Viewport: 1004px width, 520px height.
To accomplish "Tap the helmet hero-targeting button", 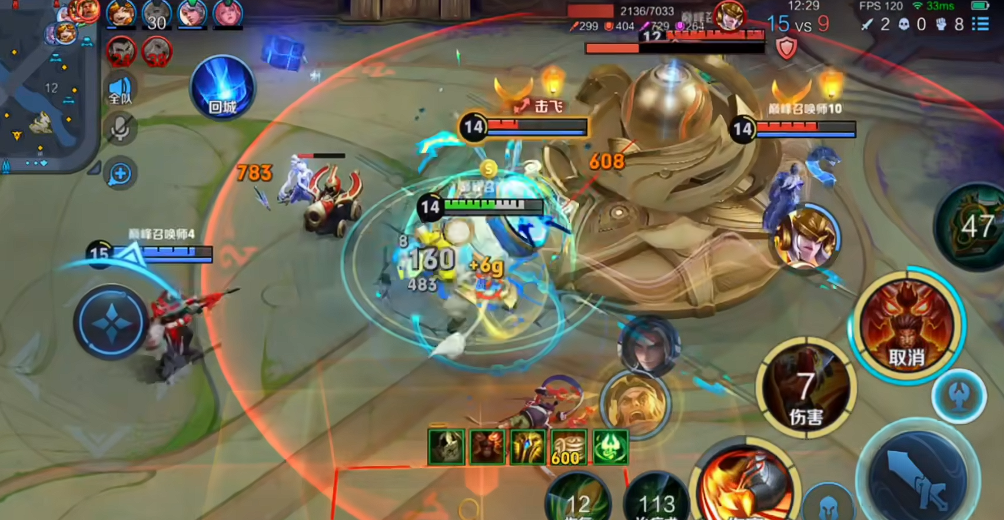I will click(x=827, y=501).
